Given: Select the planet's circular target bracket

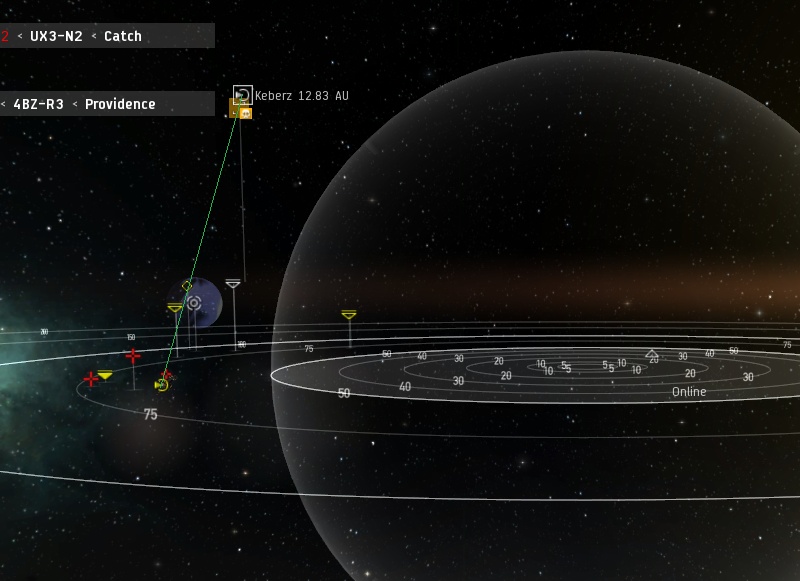Looking at the screenshot, I should click(x=194, y=303).
